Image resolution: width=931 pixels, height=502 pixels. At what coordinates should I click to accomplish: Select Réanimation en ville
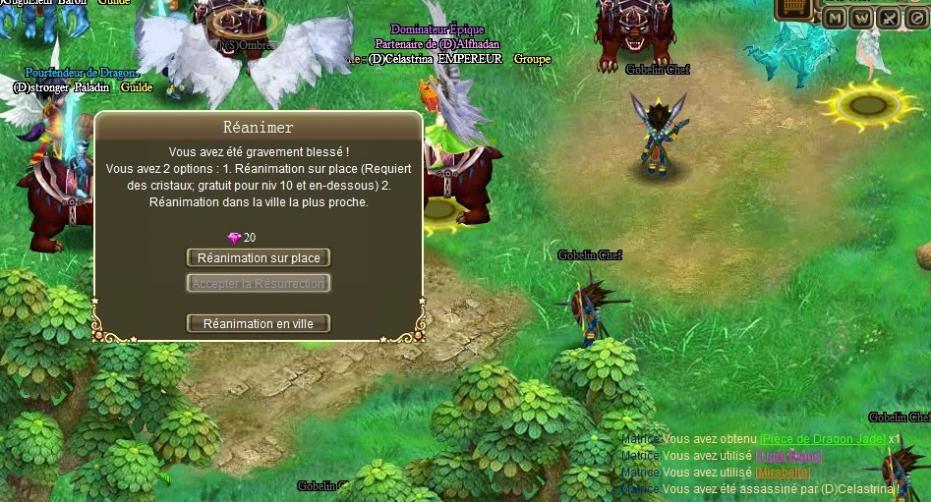[258, 324]
